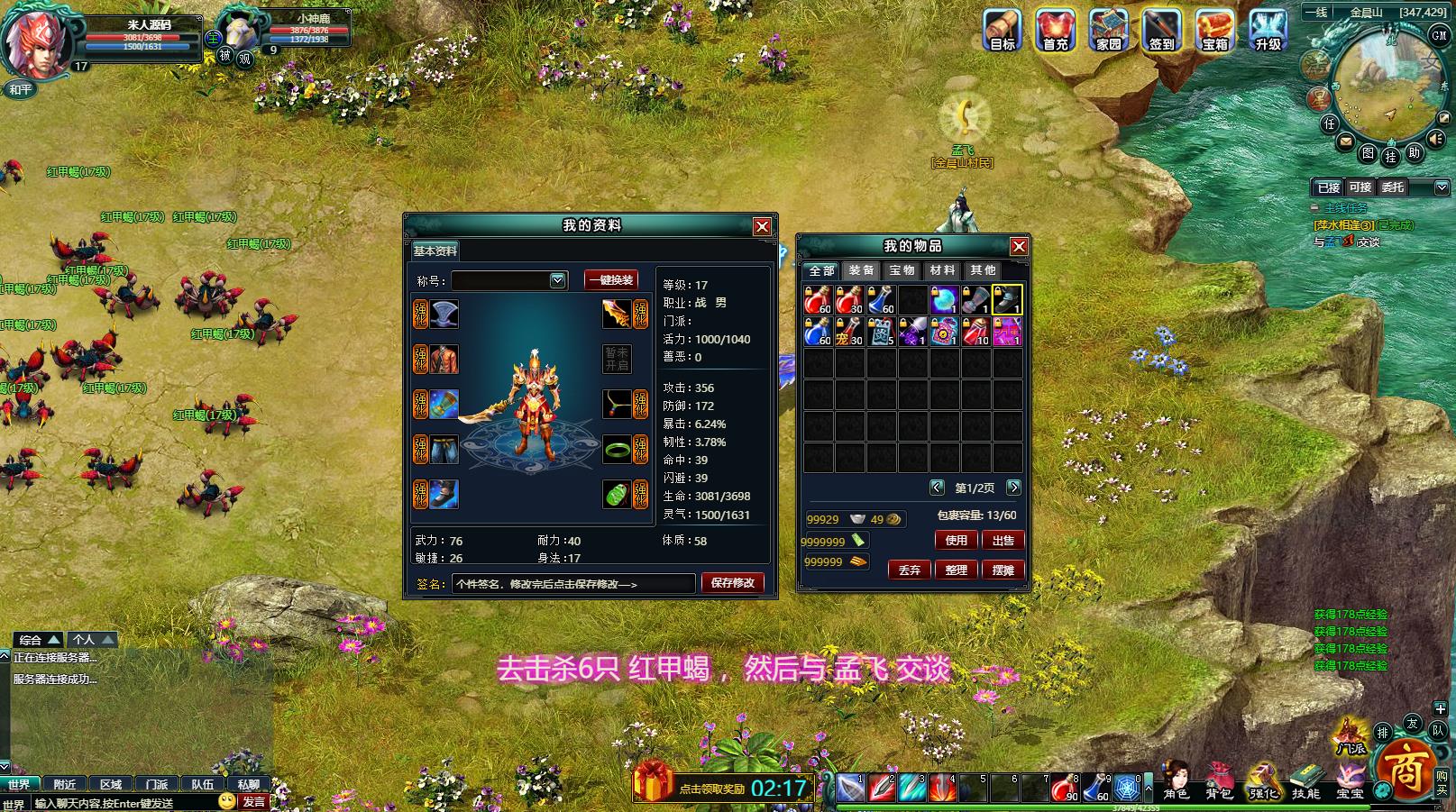Open the 首充 first recharge icon
1456x812 pixels.
(x=1056, y=30)
